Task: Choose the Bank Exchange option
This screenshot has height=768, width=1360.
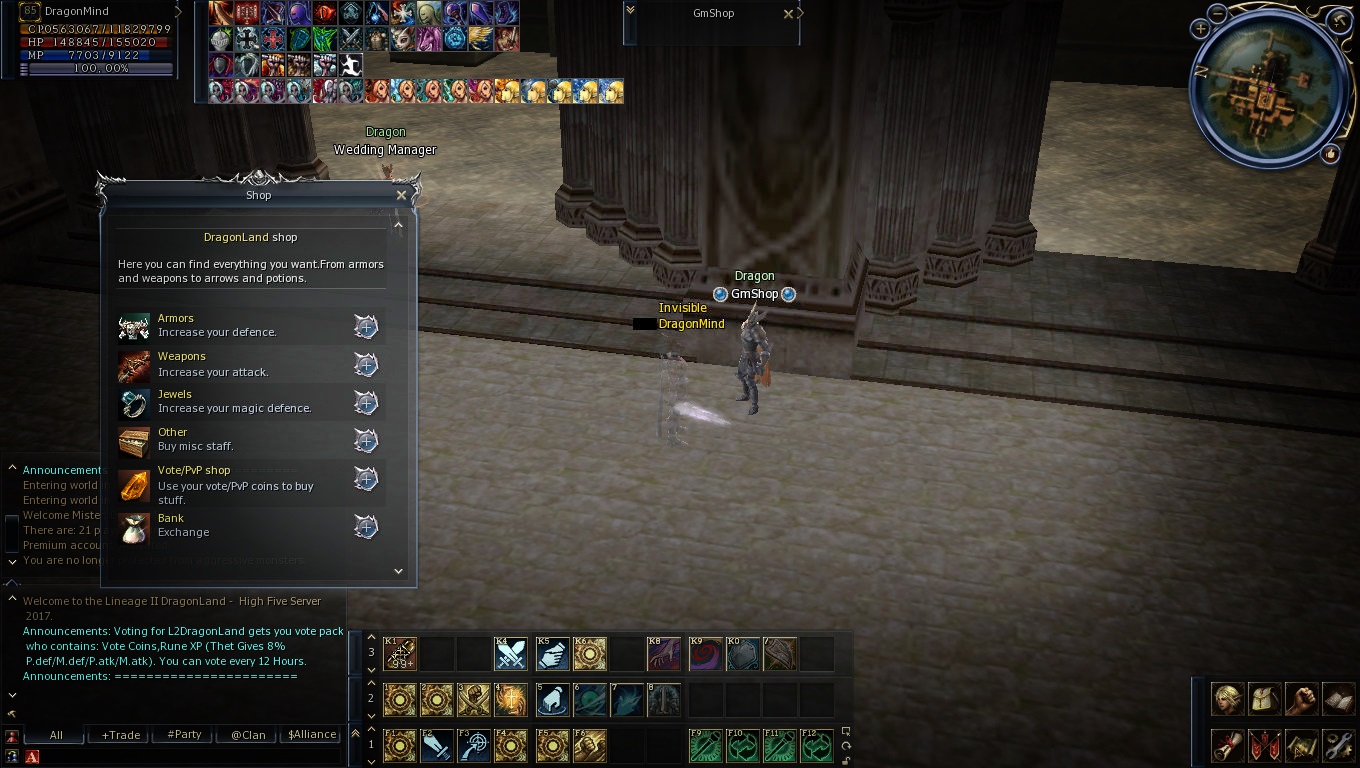Action: coord(366,527)
